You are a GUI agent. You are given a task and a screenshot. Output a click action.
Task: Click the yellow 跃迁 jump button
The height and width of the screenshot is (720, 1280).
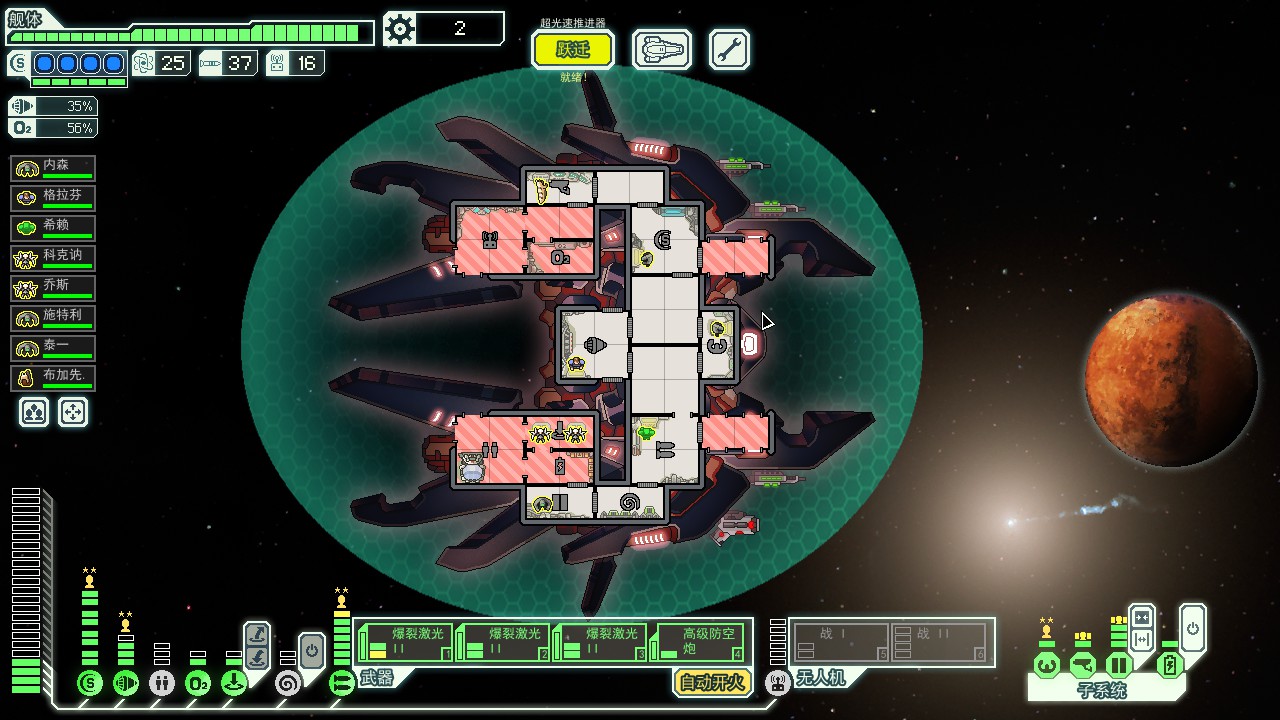[573, 49]
